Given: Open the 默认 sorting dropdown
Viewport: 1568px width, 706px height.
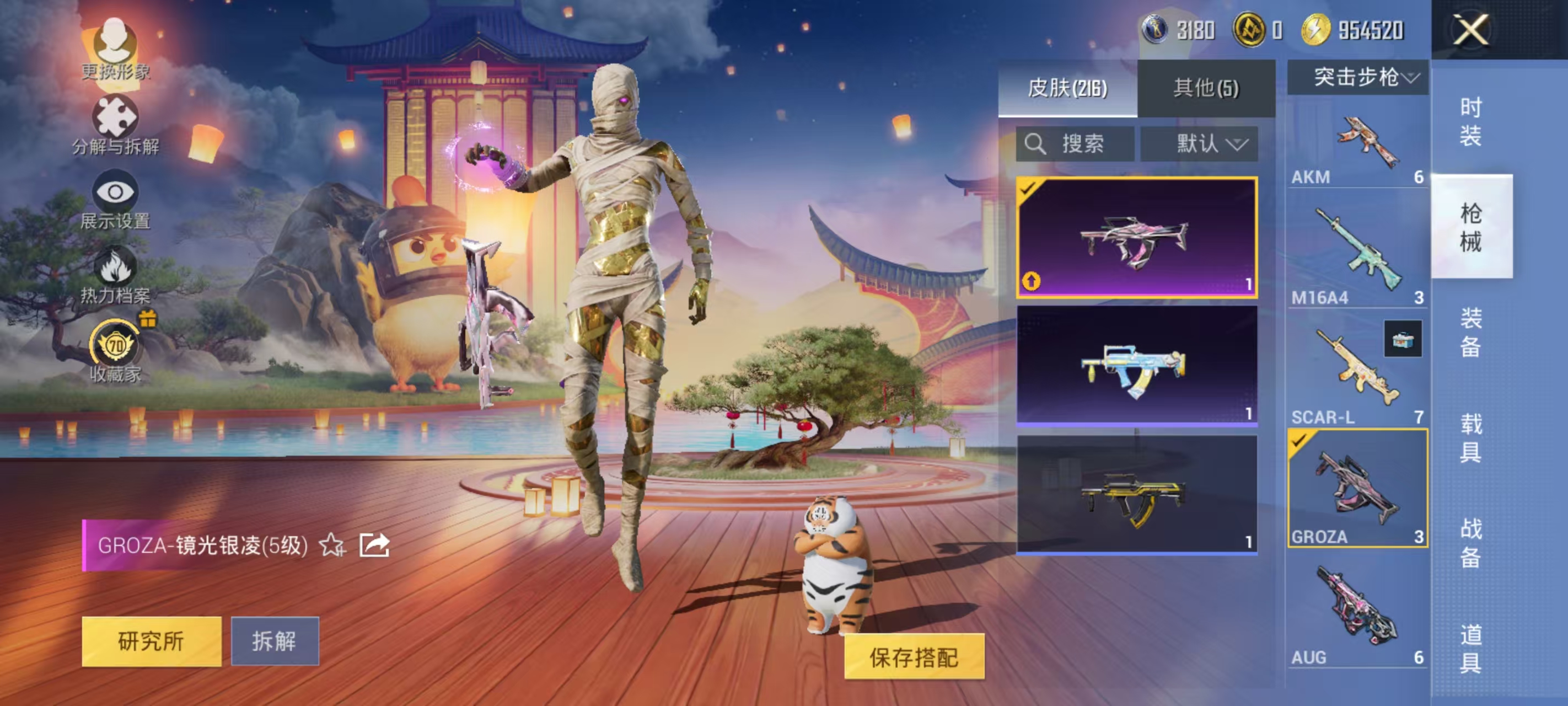Looking at the screenshot, I should pos(1213,145).
